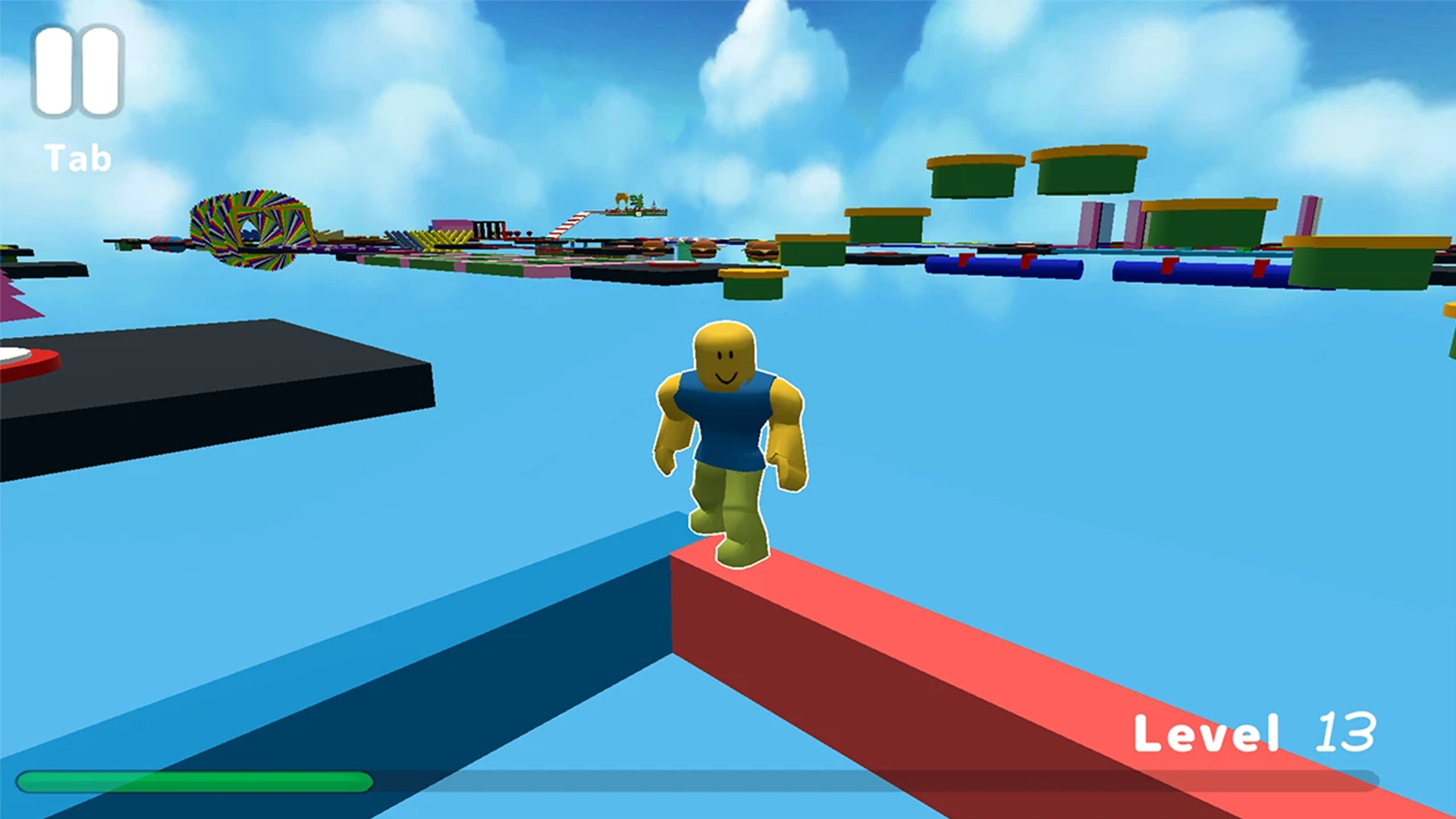The height and width of the screenshot is (819, 1456).
Task: Click the rainbow spiral tunnel in the distance
Action: click(250, 227)
